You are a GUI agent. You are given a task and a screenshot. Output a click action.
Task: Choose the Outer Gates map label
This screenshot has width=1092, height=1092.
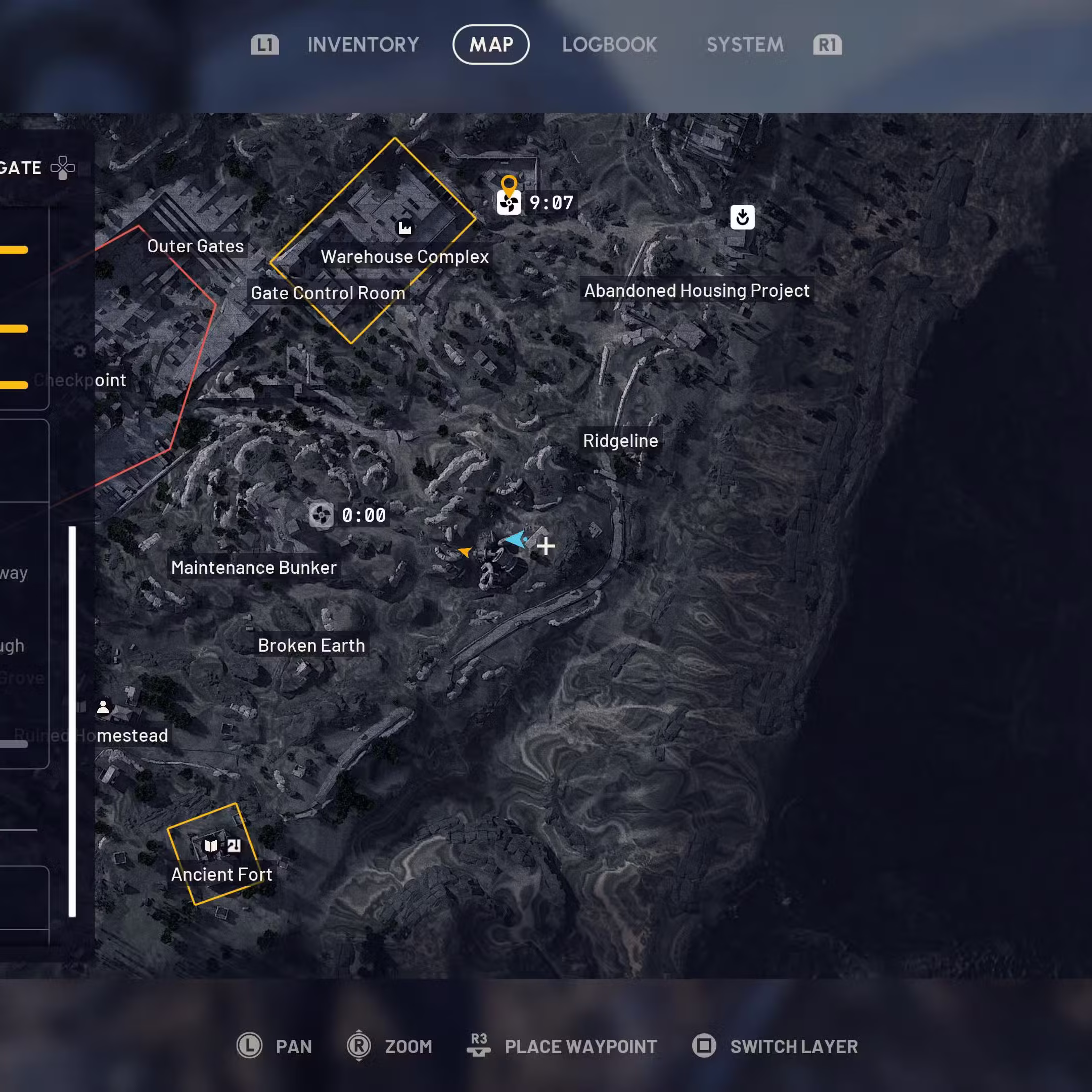(196, 246)
